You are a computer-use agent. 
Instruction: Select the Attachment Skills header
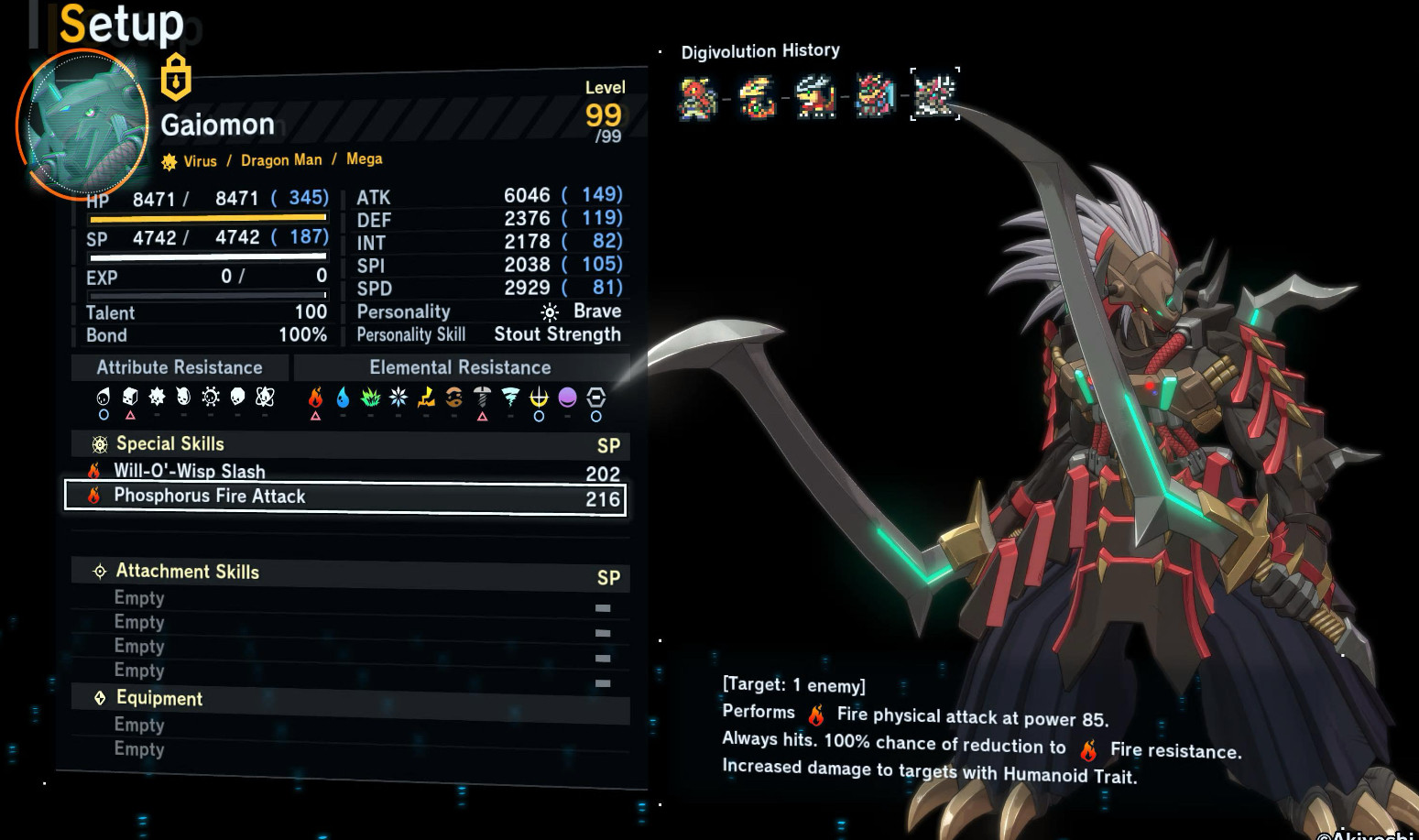(187, 572)
